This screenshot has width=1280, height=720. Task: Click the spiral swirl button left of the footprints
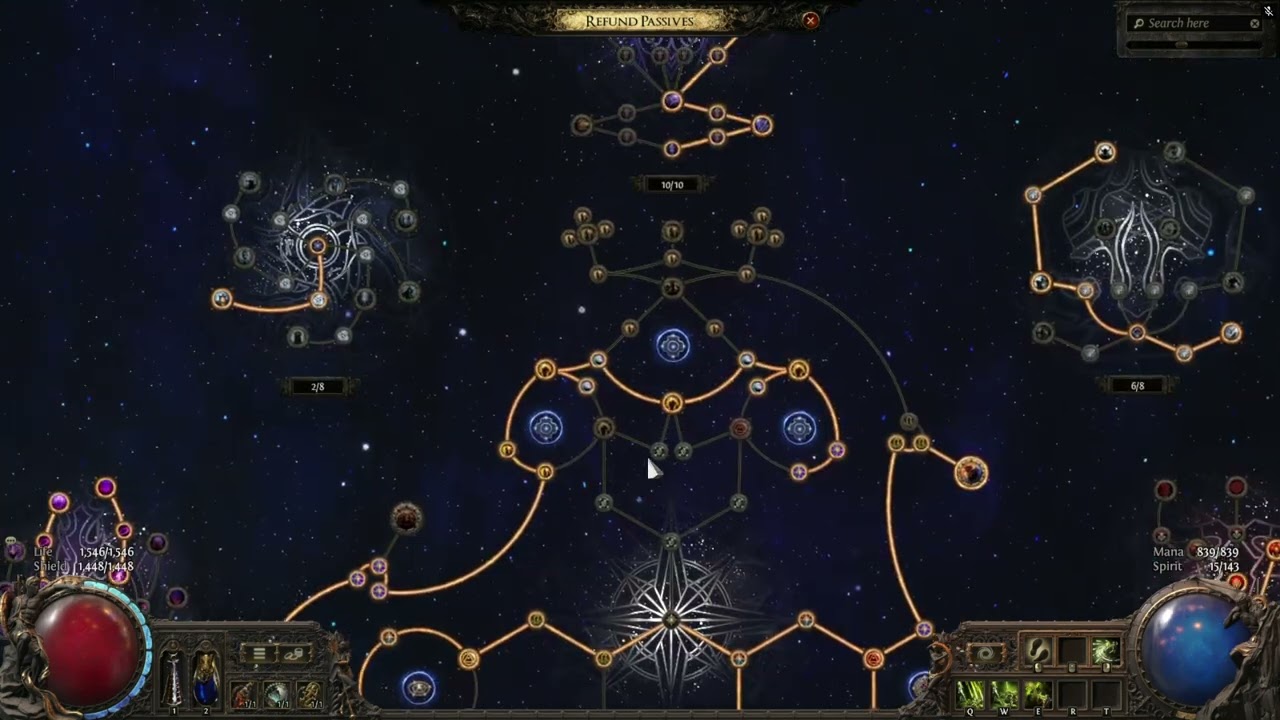(x=985, y=654)
